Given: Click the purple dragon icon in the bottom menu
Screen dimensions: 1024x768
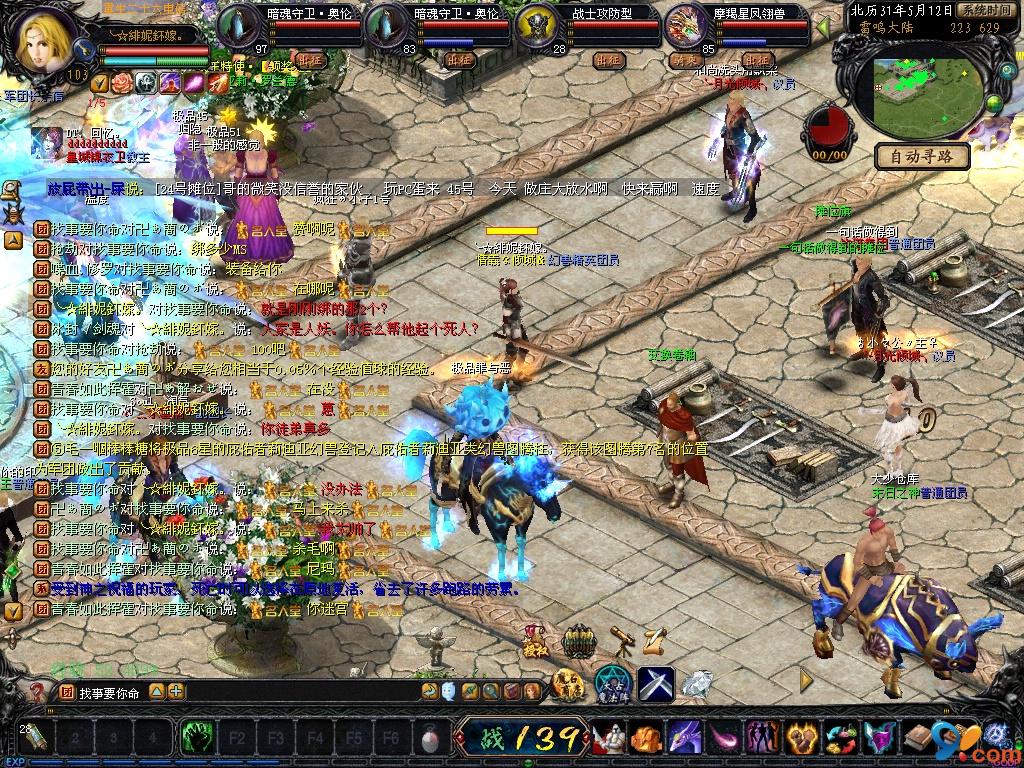Looking at the screenshot, I should point(683,739).
